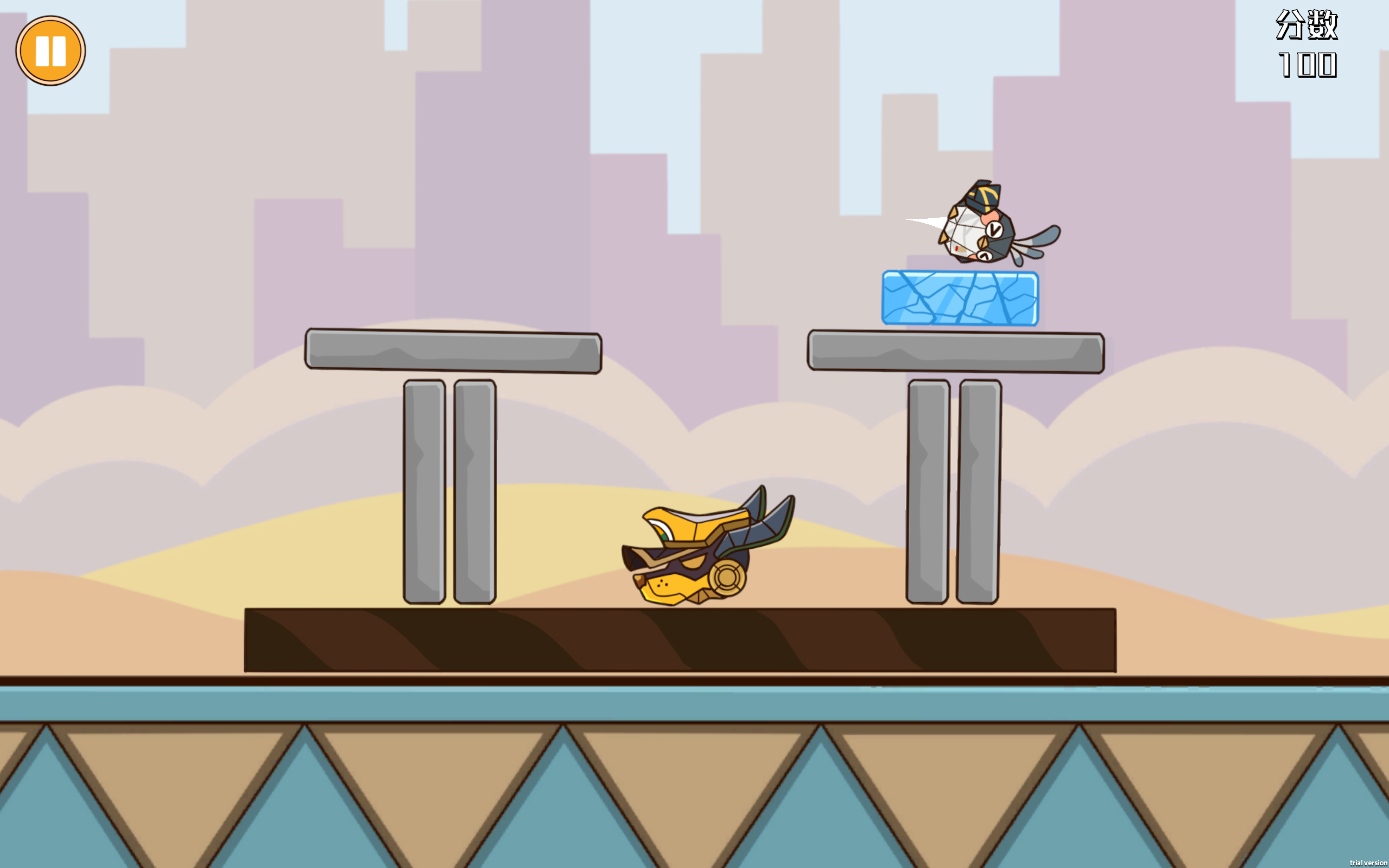Tap the left stone platform's top plank

pos(453,349)
